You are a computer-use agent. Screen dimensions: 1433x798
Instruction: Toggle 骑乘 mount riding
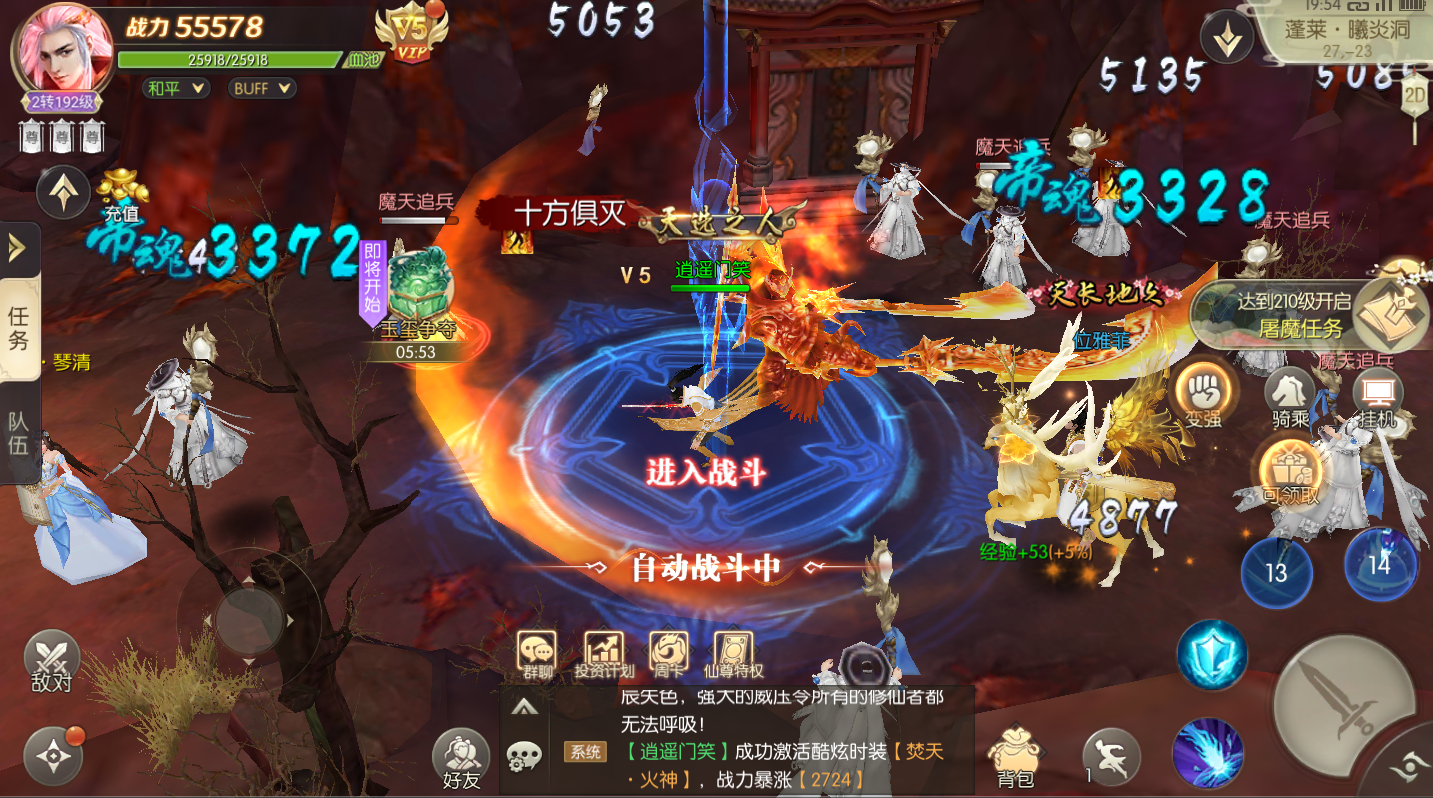click(x=1290, y=394)
